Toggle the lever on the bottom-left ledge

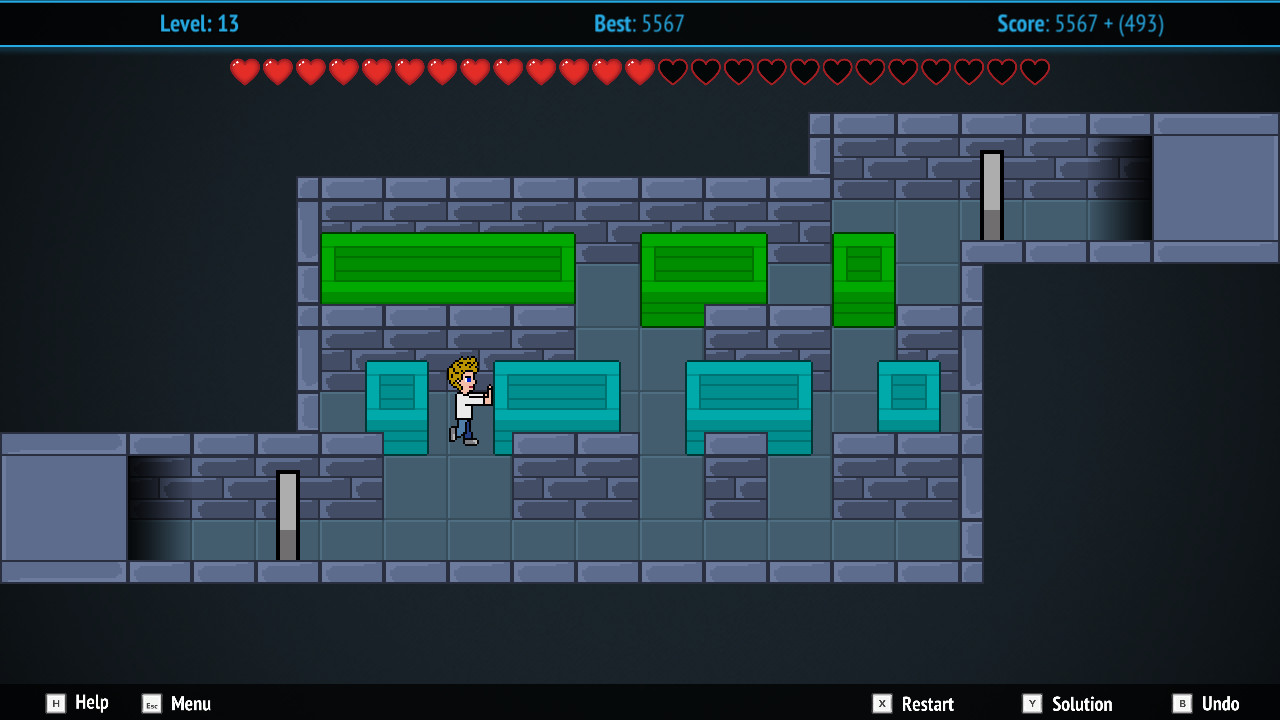[288, 515]
